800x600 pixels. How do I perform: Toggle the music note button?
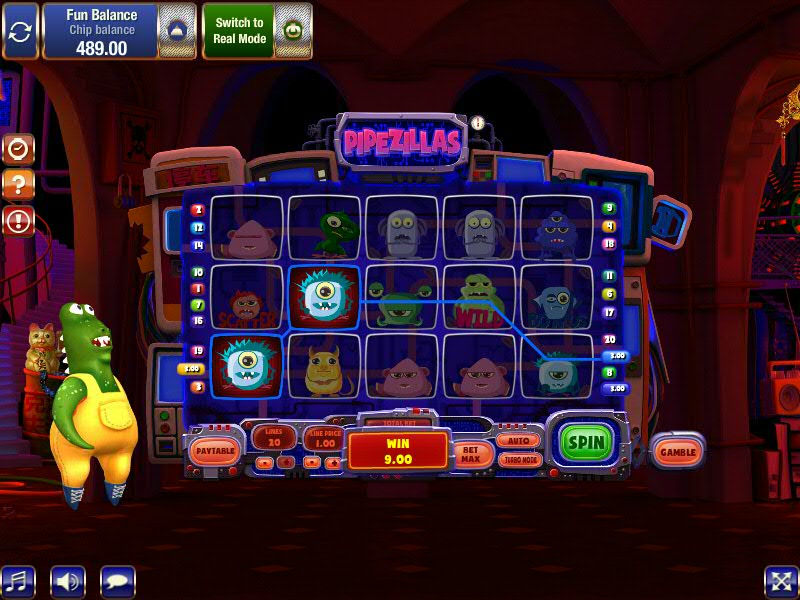pyautogui.click(x=17, y=581)
